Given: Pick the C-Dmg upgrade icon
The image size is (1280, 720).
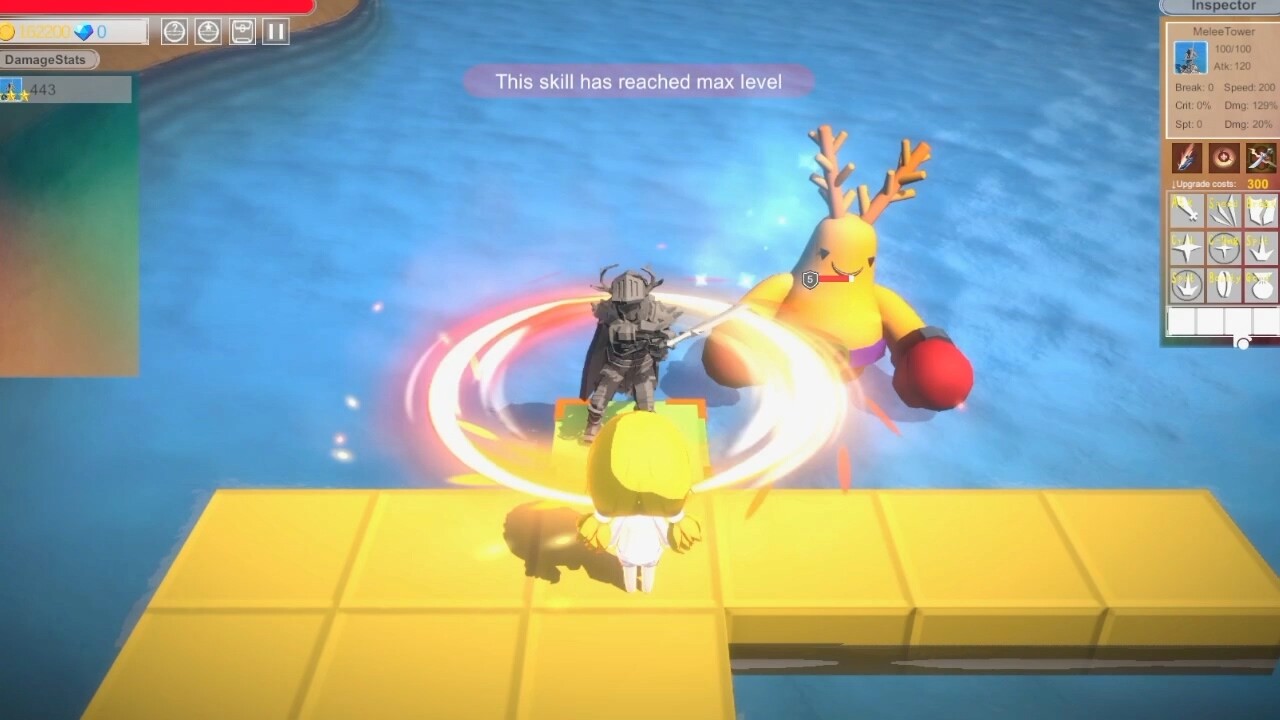Looking at the screenshot, I should click(1224, 248).
